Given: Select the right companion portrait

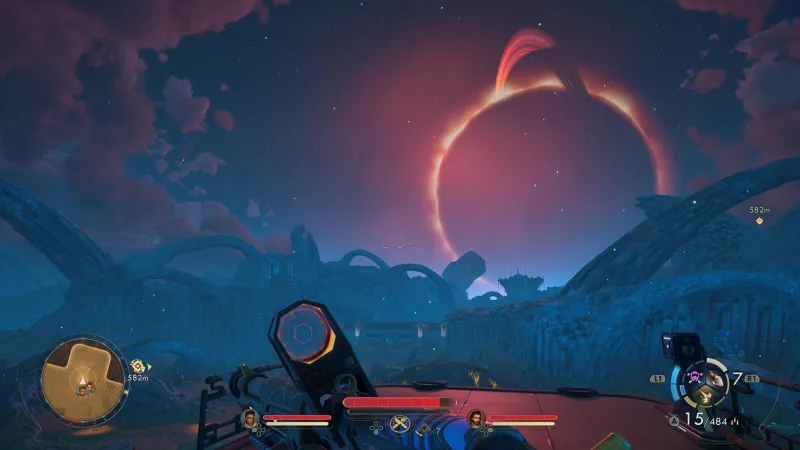Looking at the screenshot, I should pos(475,417).
